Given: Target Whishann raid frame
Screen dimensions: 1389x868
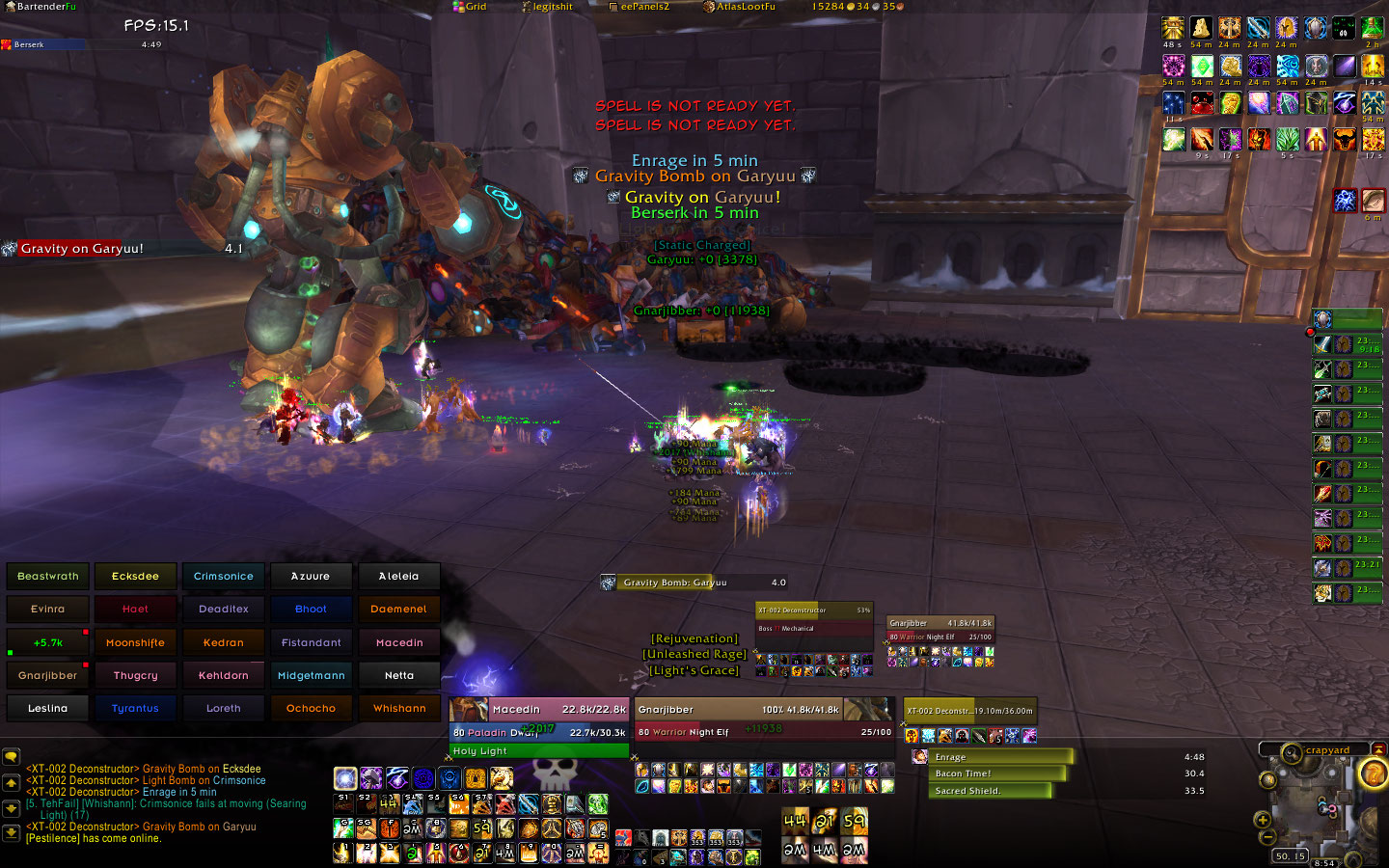Looking at the screenshot, I should pyautogui.click(x=399, y=709).
